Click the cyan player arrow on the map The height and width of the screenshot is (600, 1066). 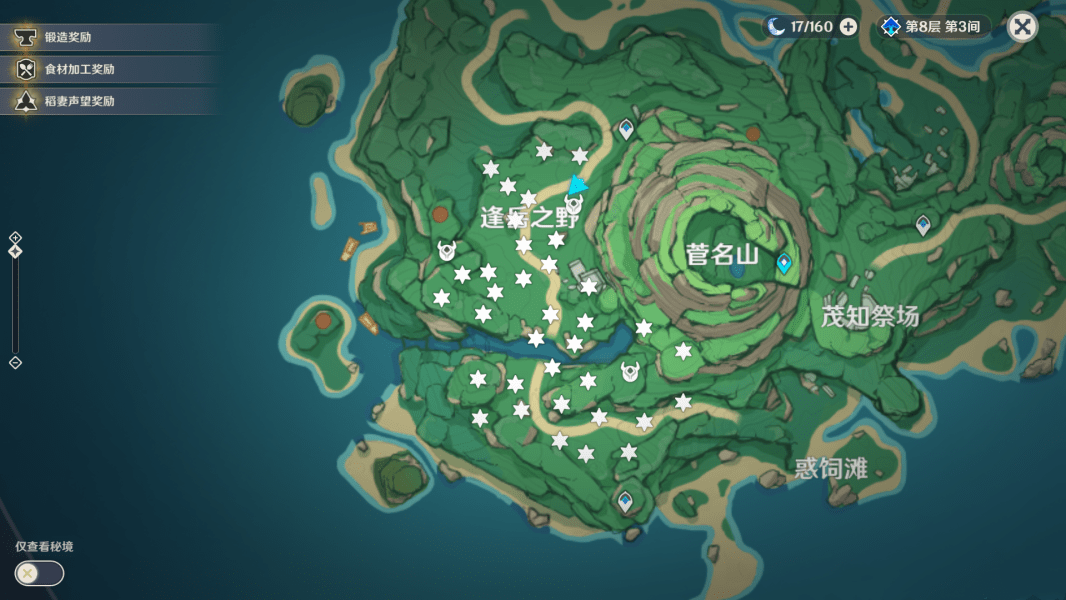pyautogui.click(x=577, y=185)
